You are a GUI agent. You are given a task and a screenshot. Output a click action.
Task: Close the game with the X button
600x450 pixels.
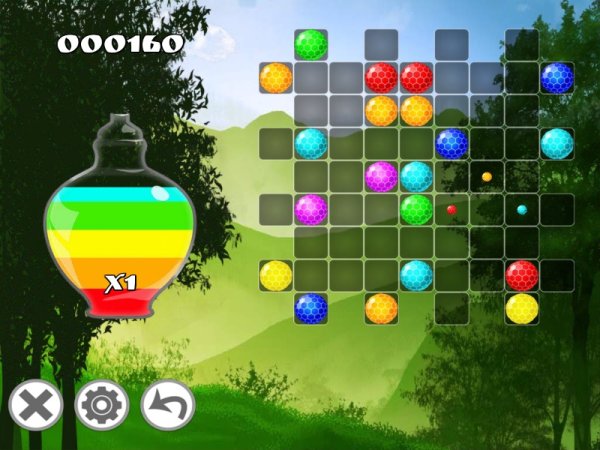coord(36,406)
